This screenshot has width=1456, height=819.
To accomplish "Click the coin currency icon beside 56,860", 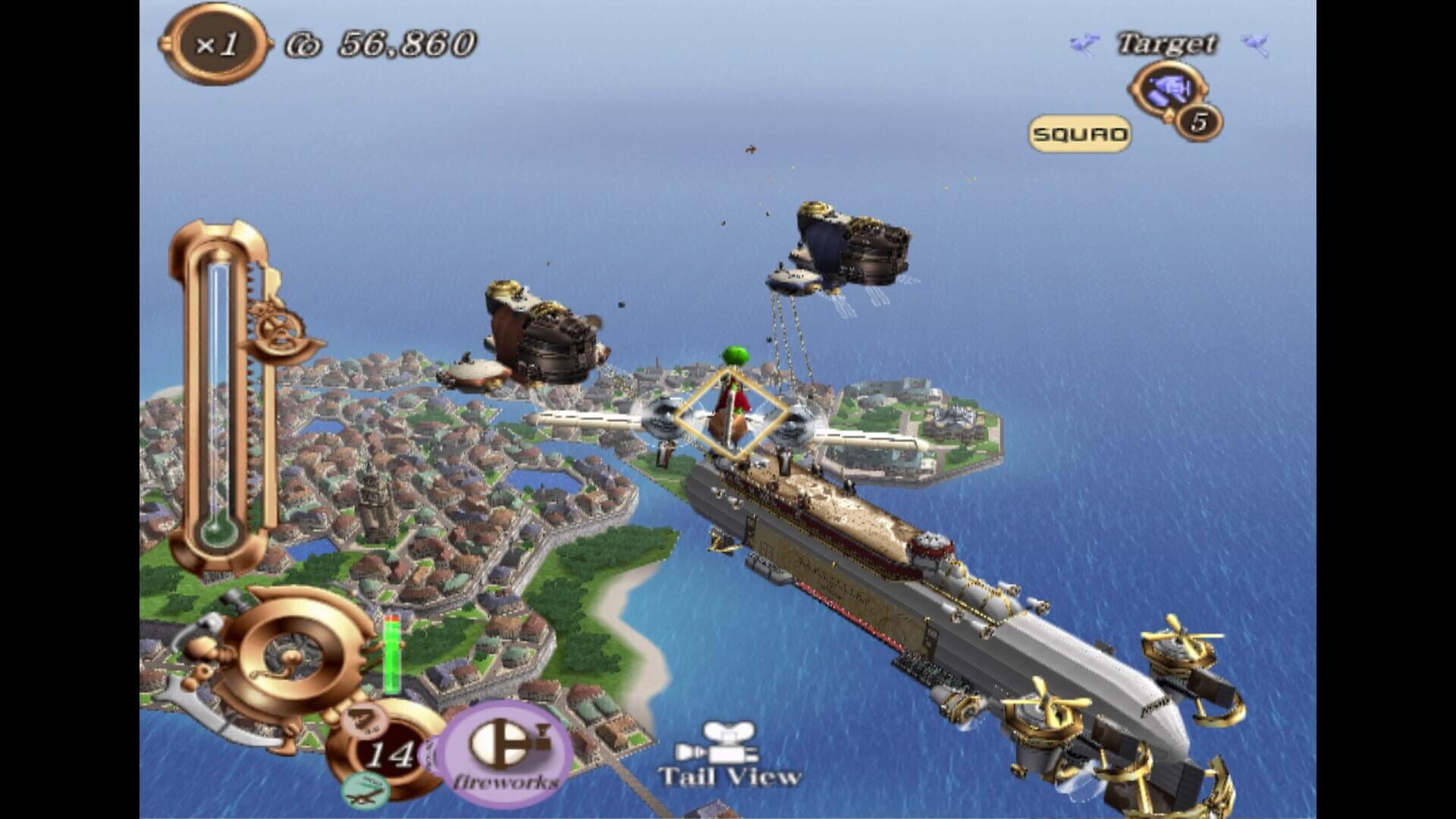I will 303,43.
